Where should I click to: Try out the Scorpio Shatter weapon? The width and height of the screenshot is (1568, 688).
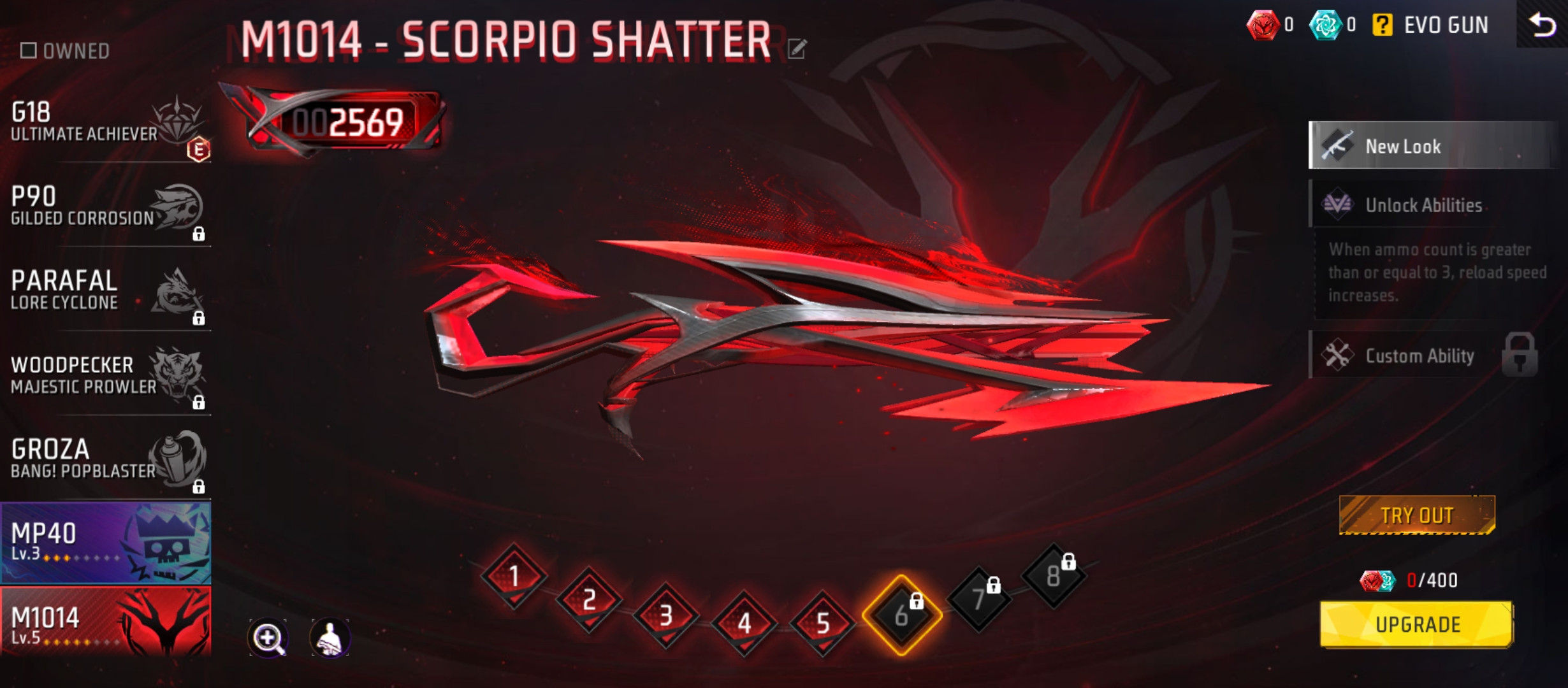(1417, 515)
